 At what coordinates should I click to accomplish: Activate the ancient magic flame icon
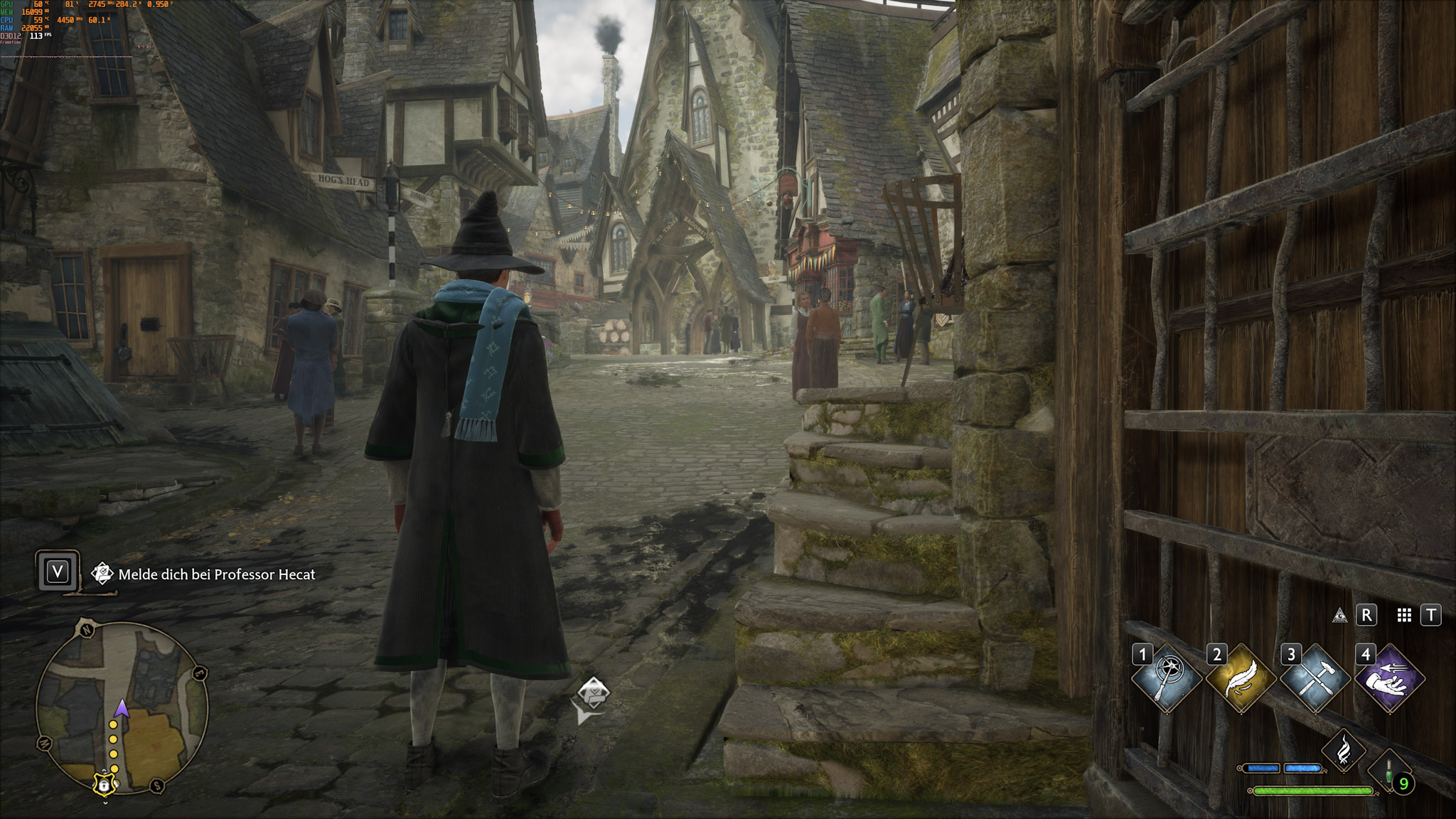click(x=1343, y=751)
